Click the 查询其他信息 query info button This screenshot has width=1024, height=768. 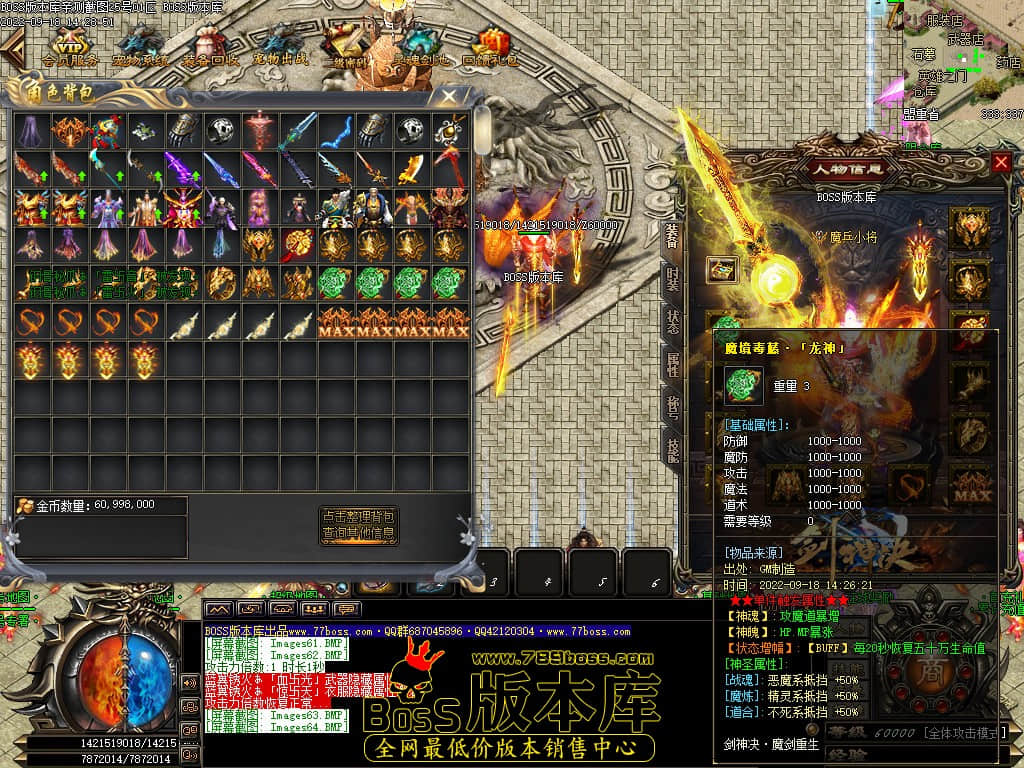[x=359, y=534]
